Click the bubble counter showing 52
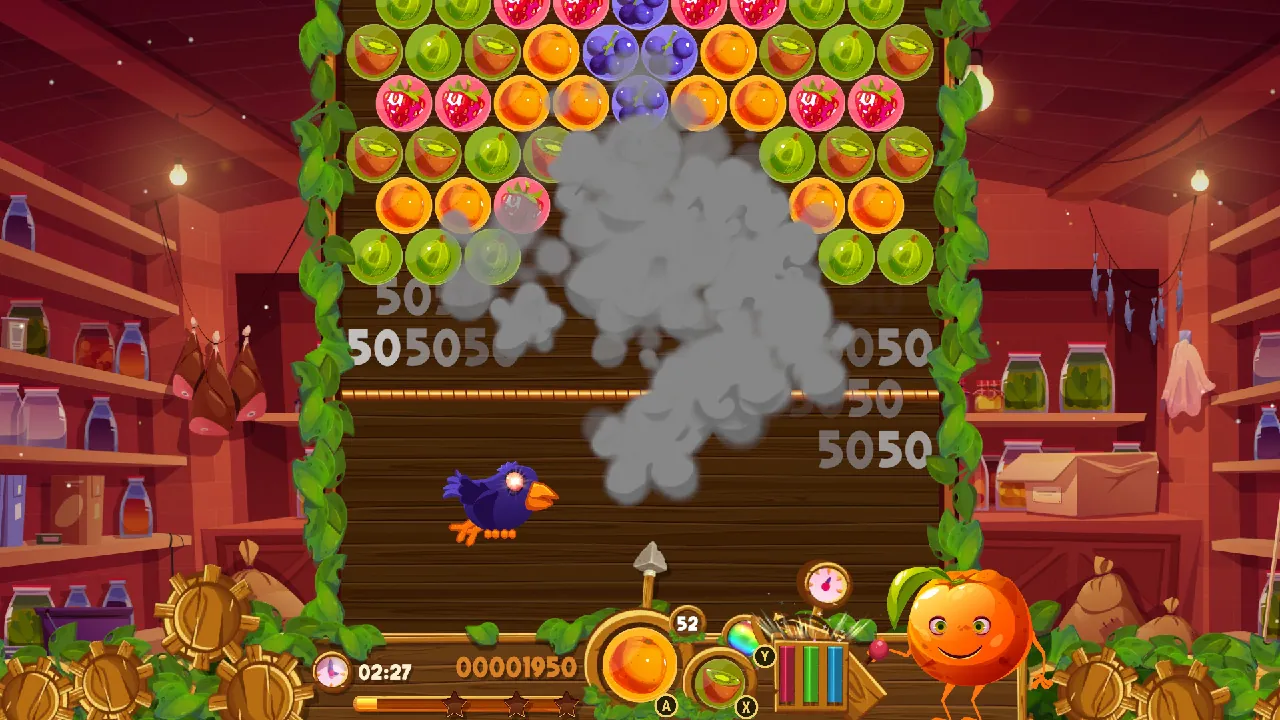The image size is (1280, 720). tap(687, 622)
